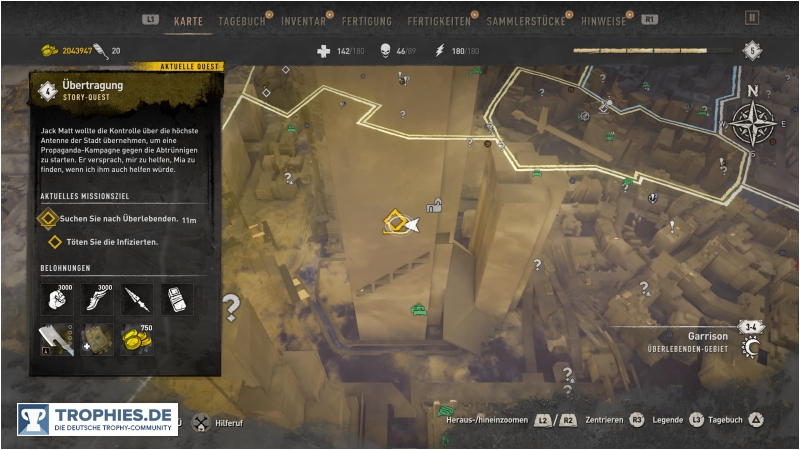The height and width of the screenshot is (450, 800).
Task: Click the pause icon in the top bar
Action: click(x=752, y=18)
